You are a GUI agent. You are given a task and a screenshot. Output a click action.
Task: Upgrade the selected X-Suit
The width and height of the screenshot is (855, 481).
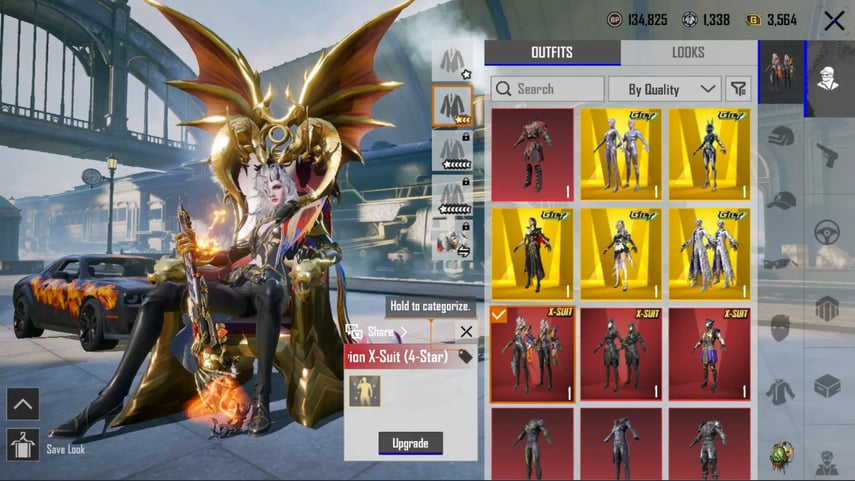(x=410, y=443)
